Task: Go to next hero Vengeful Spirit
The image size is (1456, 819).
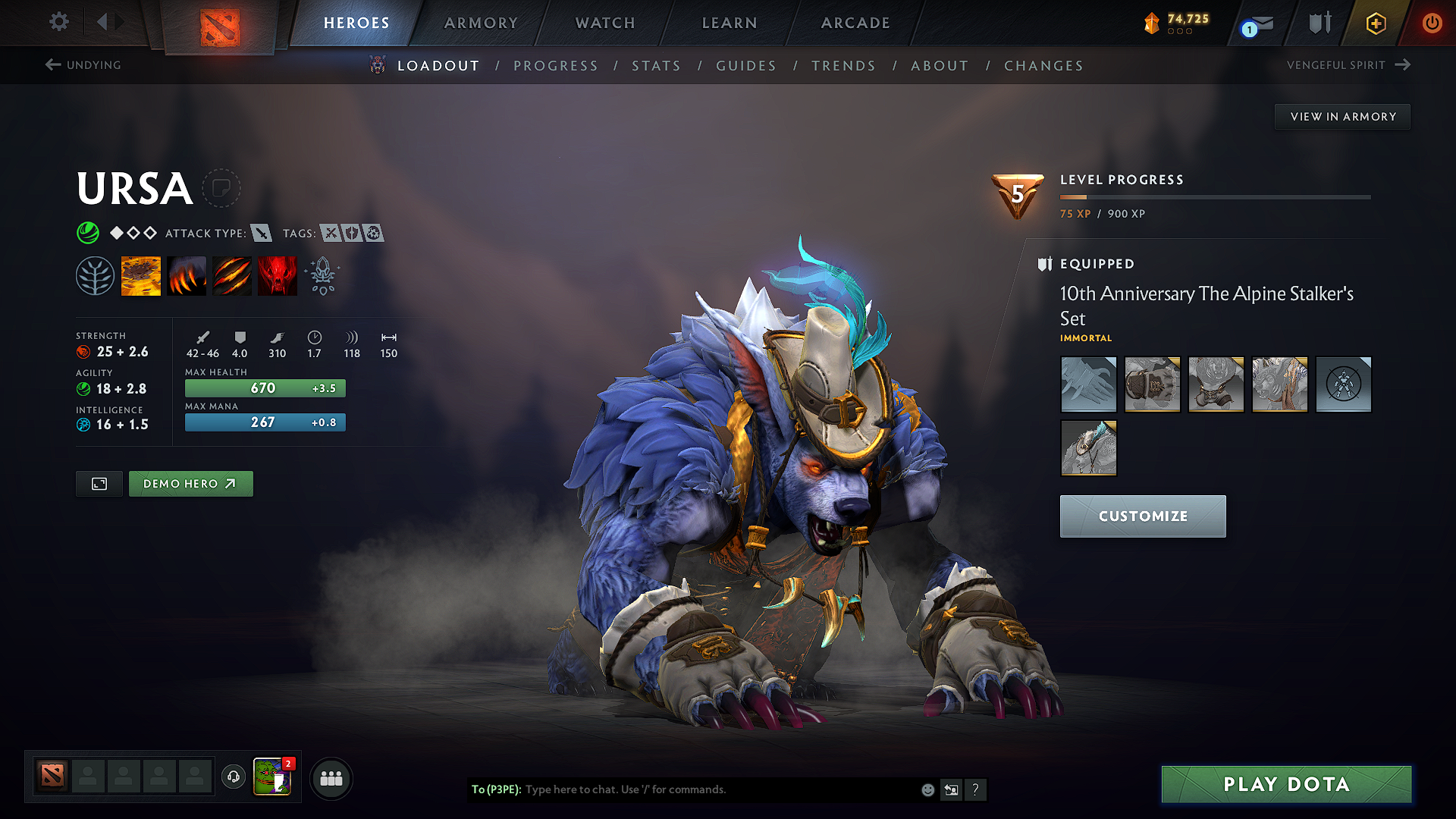Action: coord(1348,65)
